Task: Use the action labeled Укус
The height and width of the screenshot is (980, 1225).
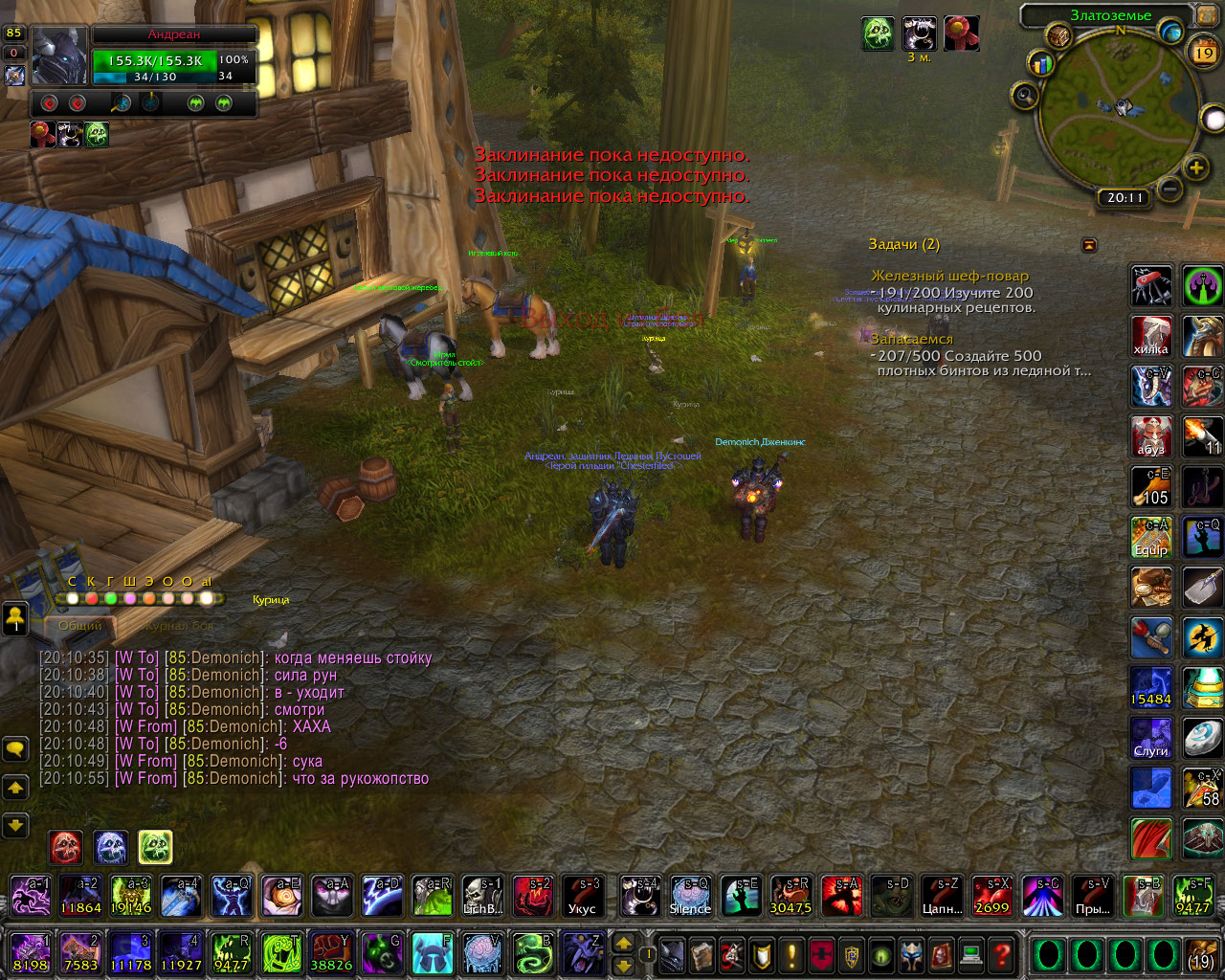Action: coord(582,897)
